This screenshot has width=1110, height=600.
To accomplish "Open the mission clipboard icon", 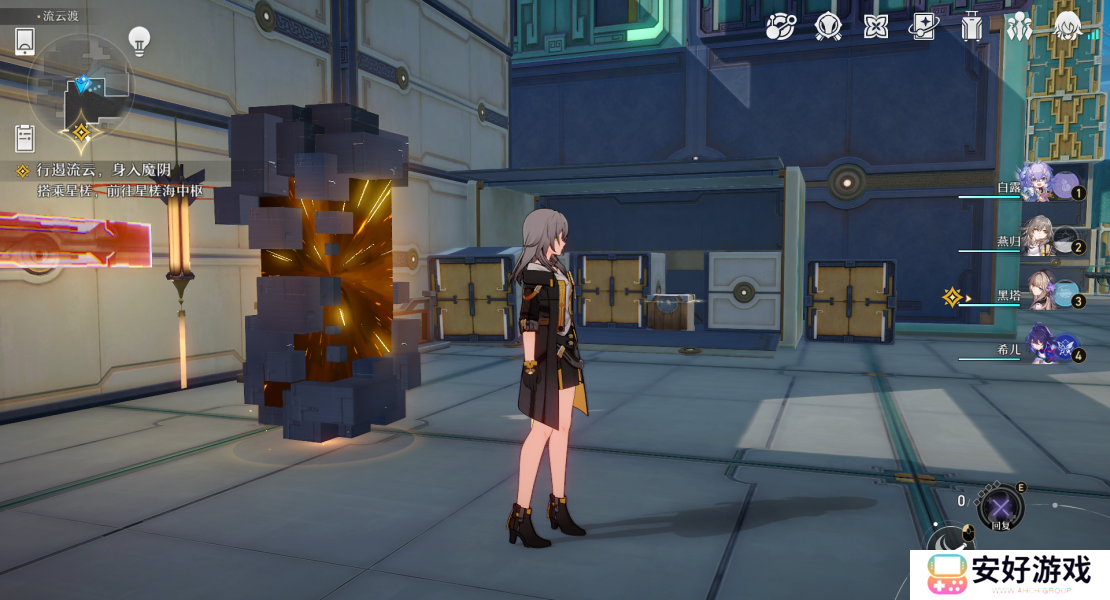I will (25, 138).
